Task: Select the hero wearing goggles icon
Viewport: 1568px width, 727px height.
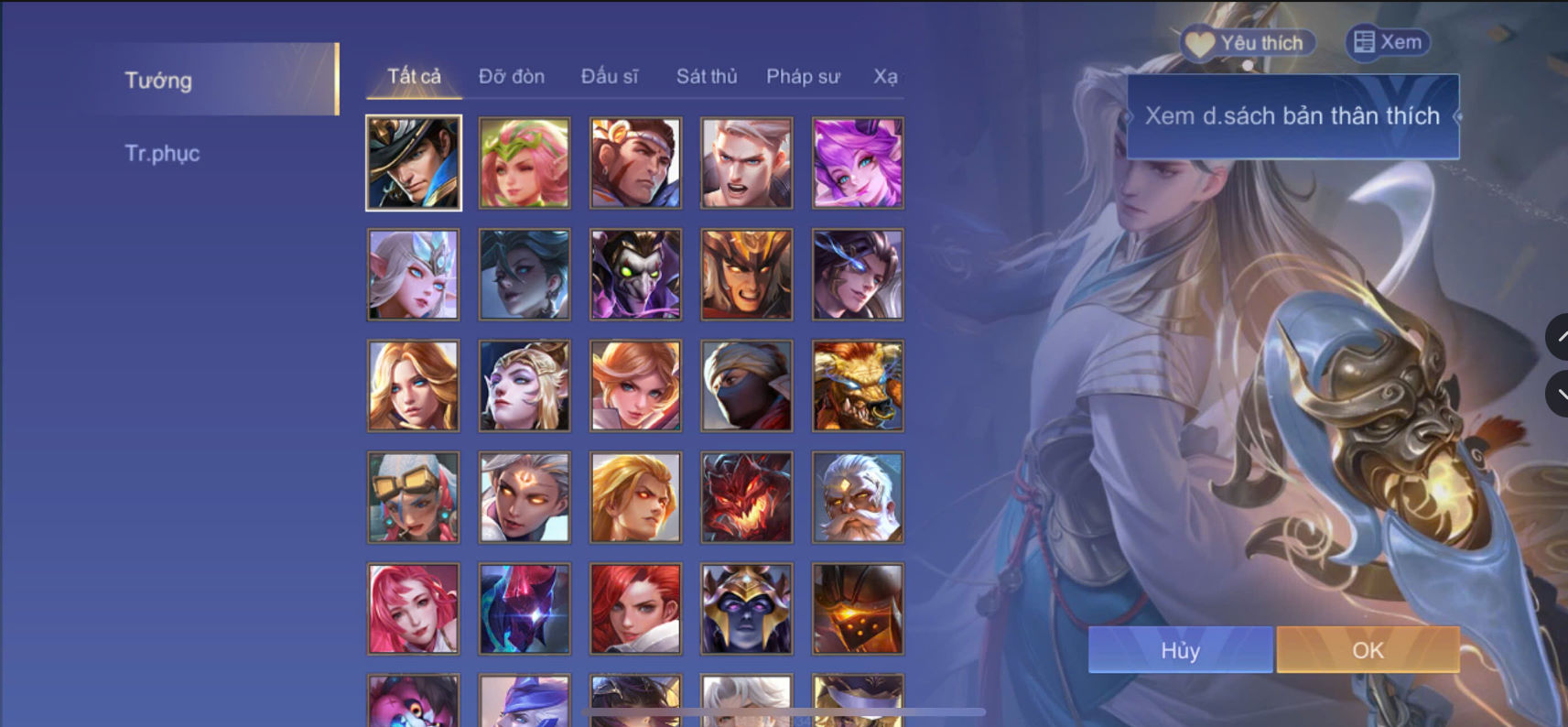Action: pyautogui.click(x=413, y=496)
